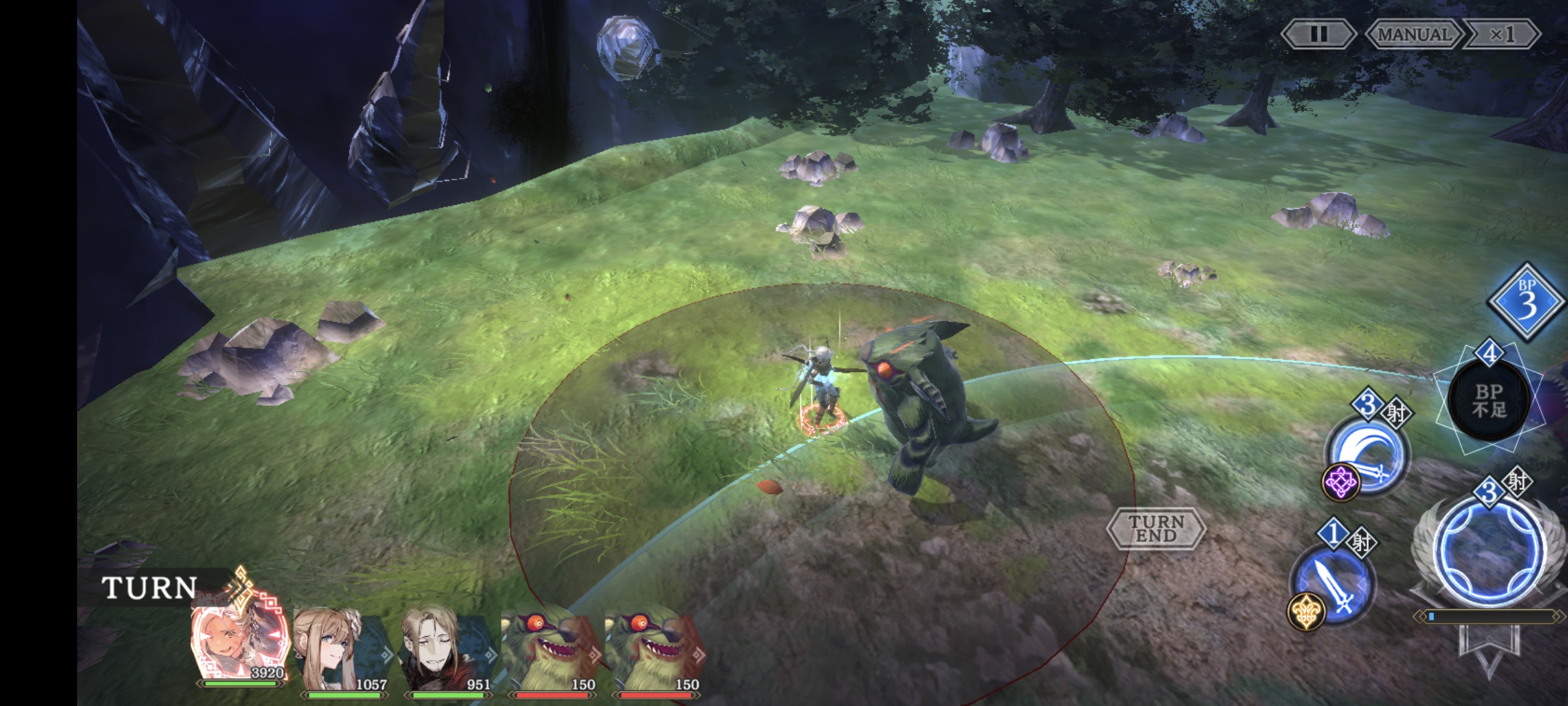The width and height of the screenshot is (1568, 706).
Task: Toggle the MANUAL battle mode
Action: point(1414,34)
